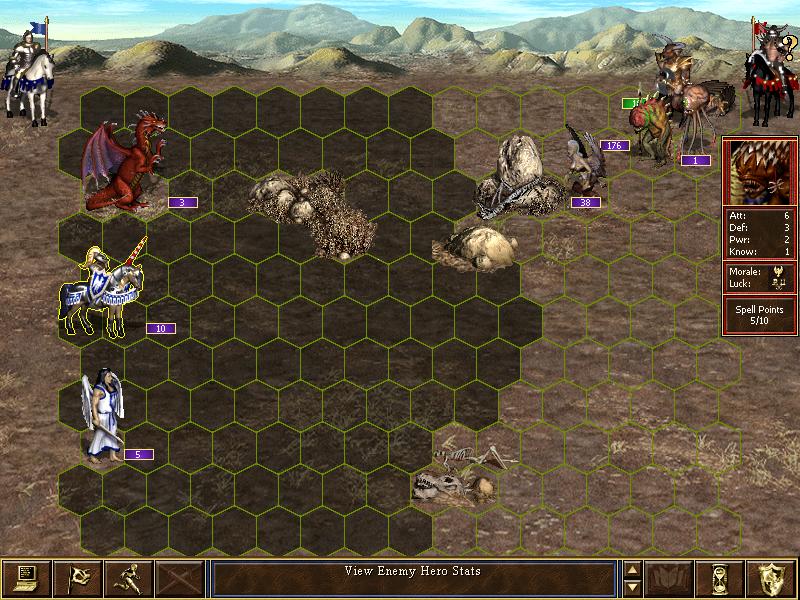The width and height of the screenshot is (800, 600).
Task: View enemy hero on red-flagged horse
Action: pos(767,70)
